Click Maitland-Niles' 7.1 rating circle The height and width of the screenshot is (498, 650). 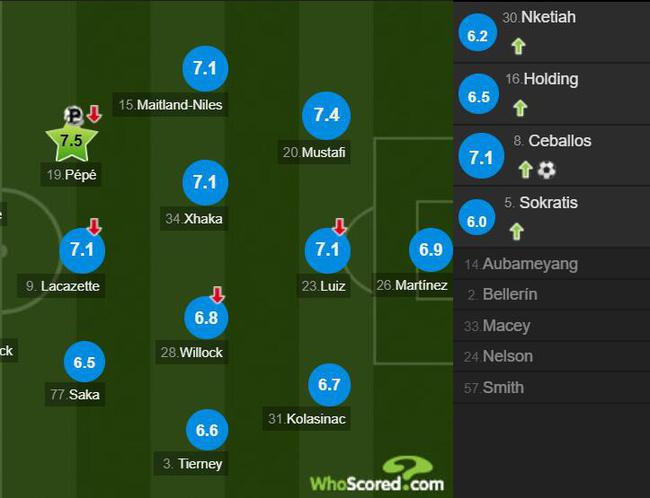tap(205, 69)
